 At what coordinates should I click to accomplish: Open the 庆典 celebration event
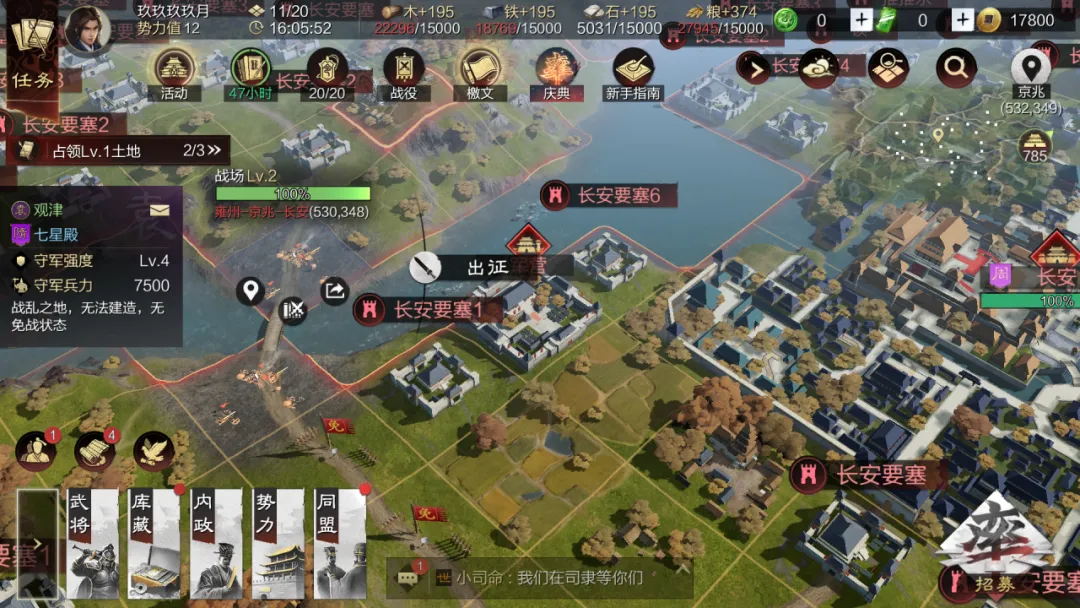pos(556,72)
